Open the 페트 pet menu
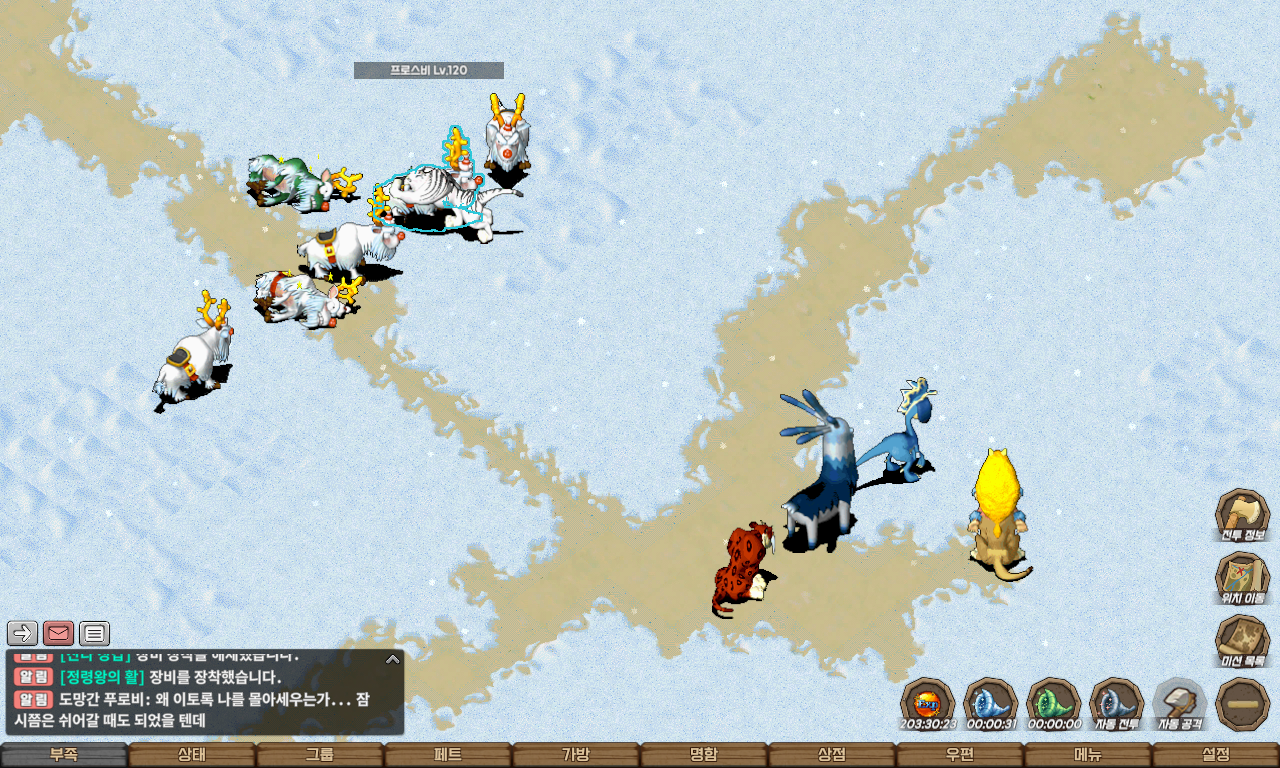Screen dimensions: 1280x768 (448, 755)
